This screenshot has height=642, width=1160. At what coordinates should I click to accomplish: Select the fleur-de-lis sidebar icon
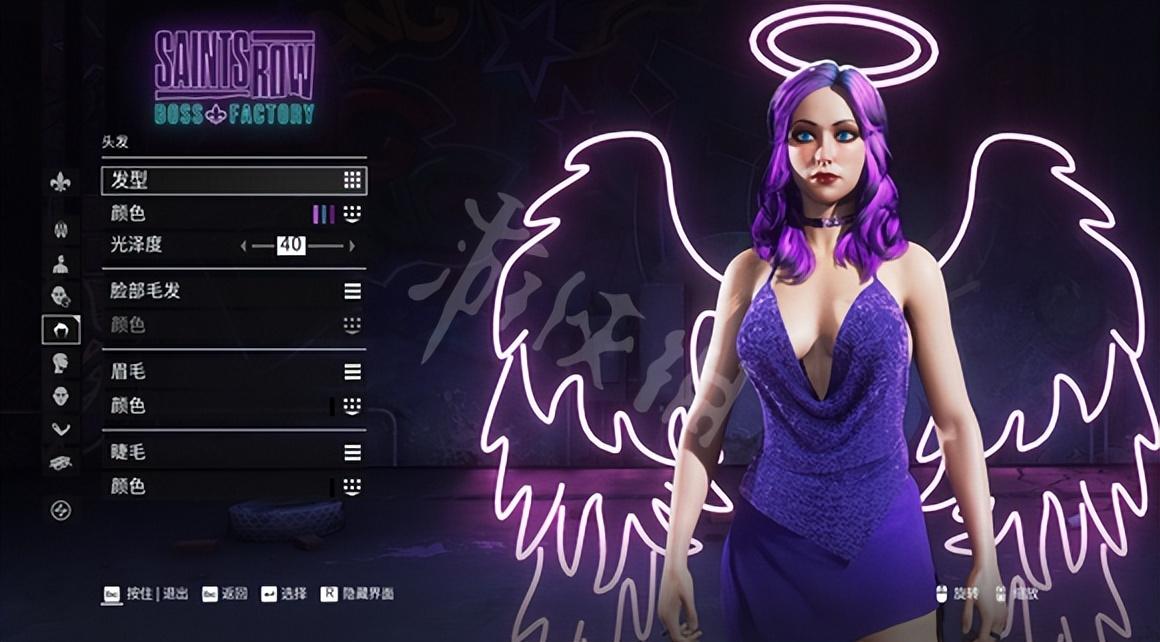coord(61,183)
